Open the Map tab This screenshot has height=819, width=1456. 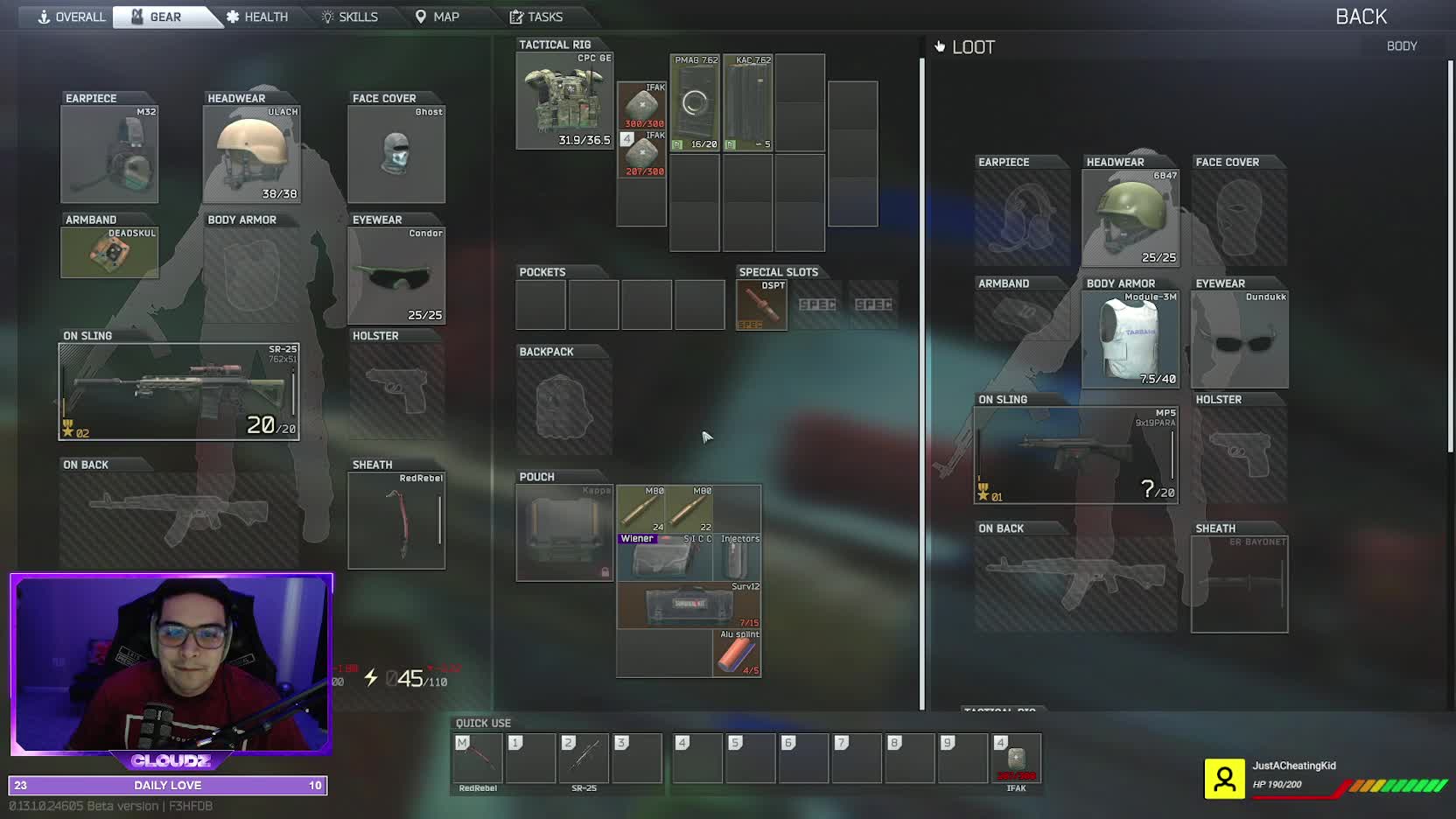[437, 17]
